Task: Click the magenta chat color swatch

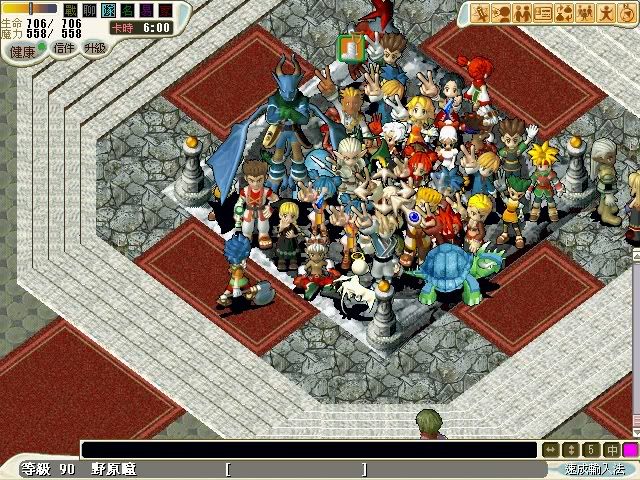Action: pyautogui.click(x=630, y=450)
